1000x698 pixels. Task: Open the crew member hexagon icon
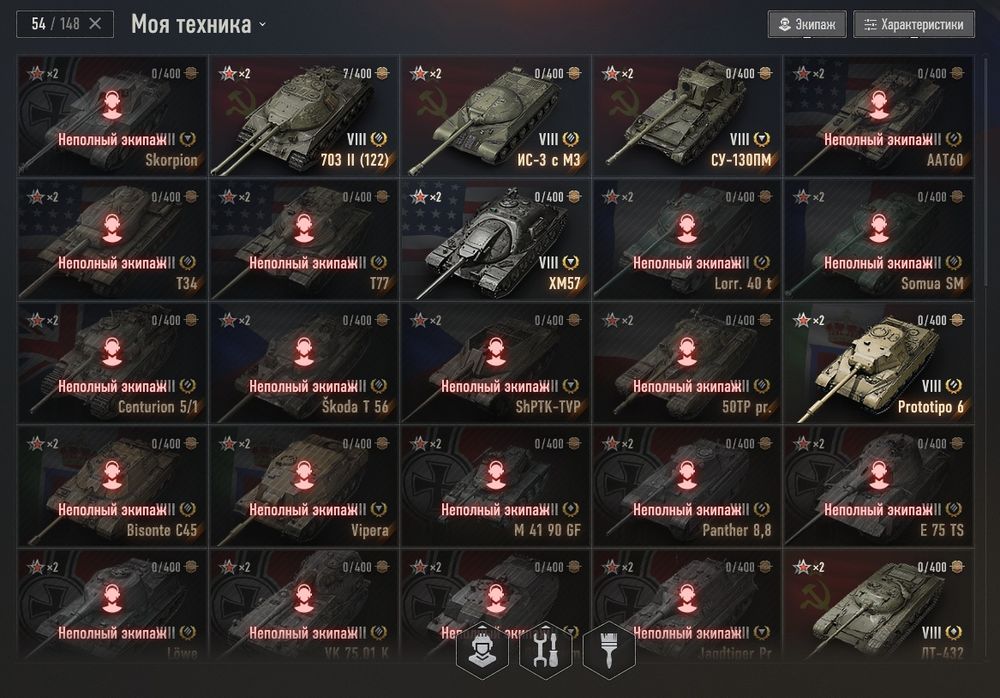point(481,648)
